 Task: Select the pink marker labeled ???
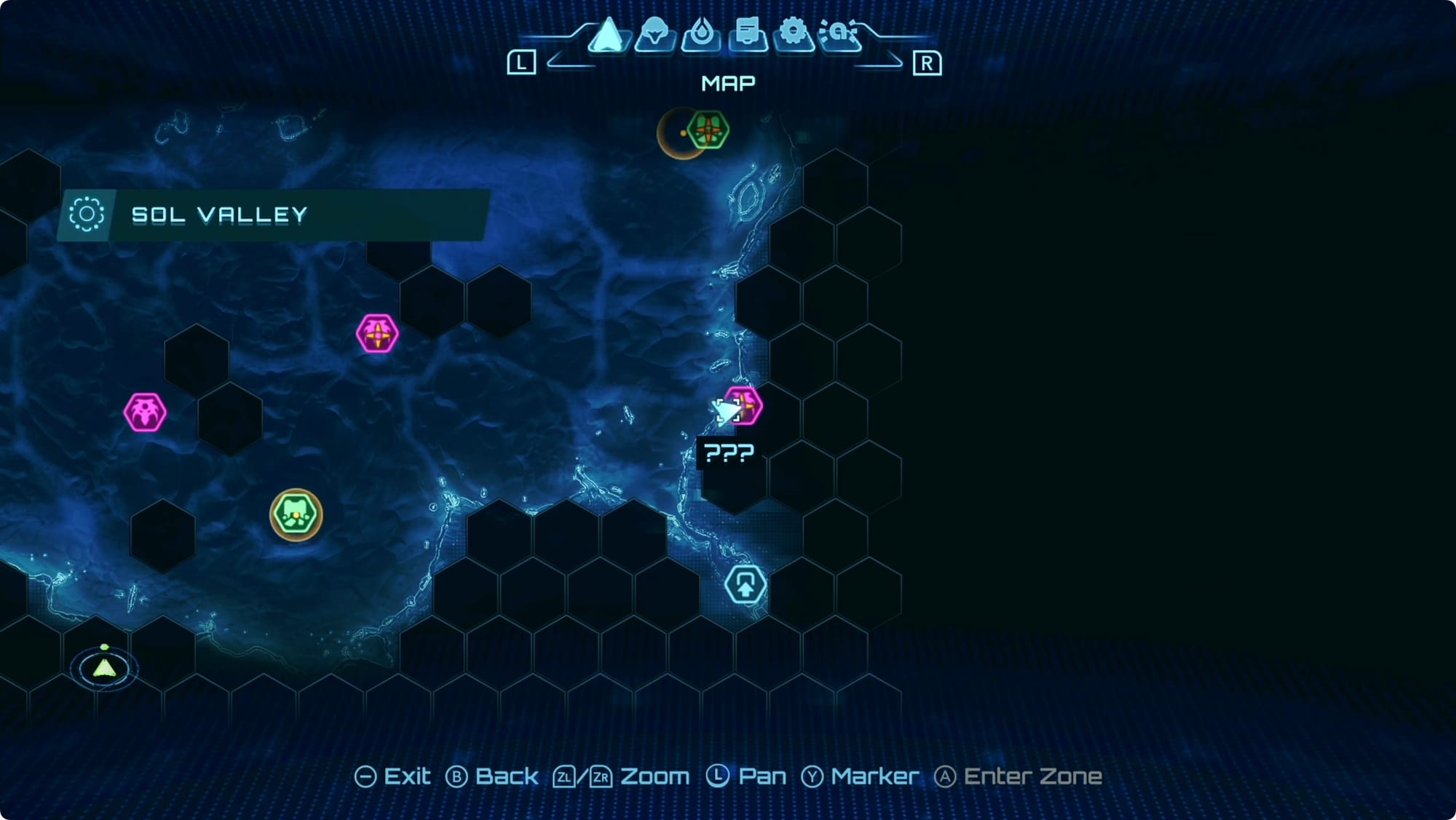point(743,405)
